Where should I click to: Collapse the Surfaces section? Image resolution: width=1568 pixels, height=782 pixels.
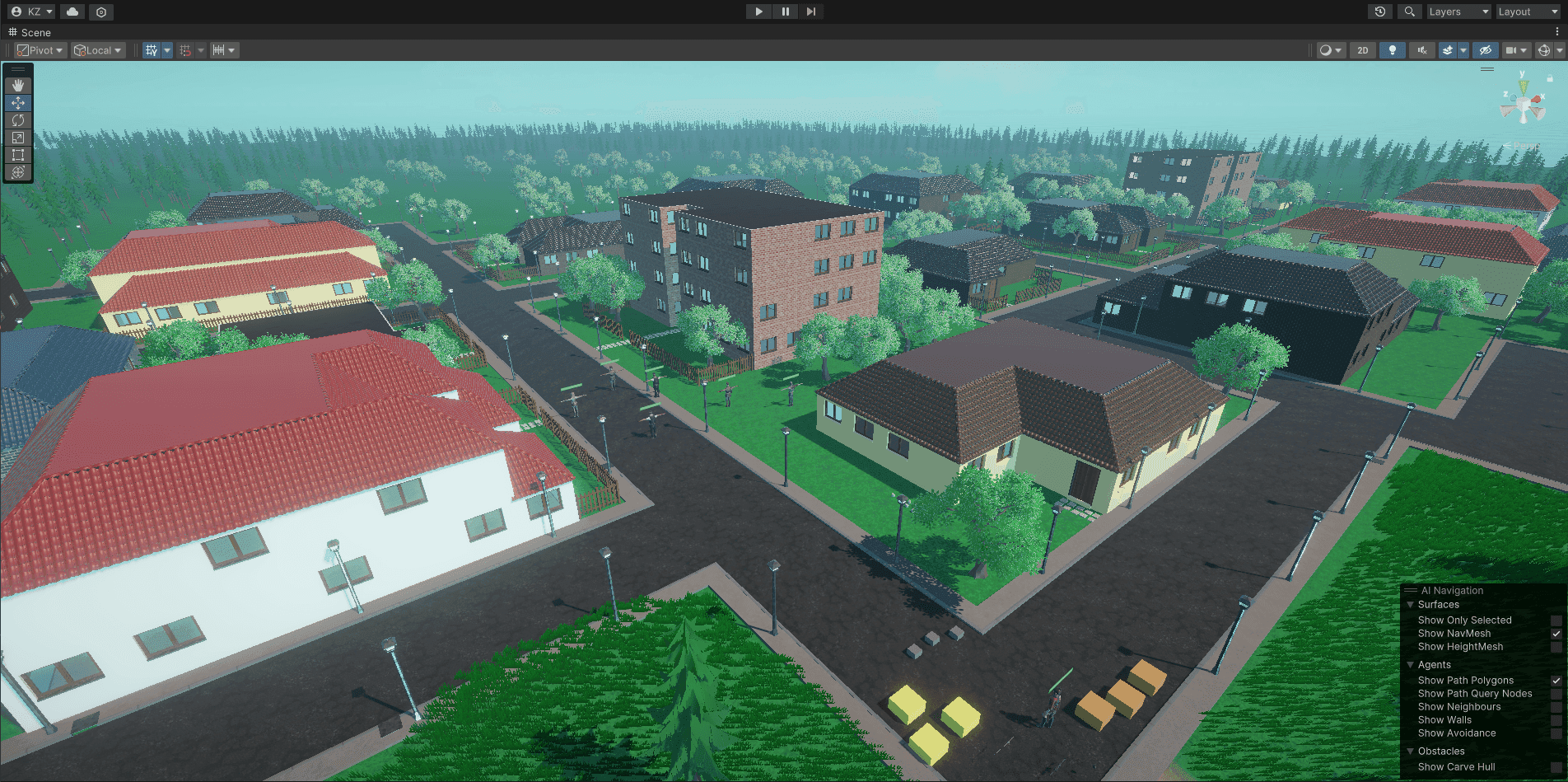(1411, 604)
